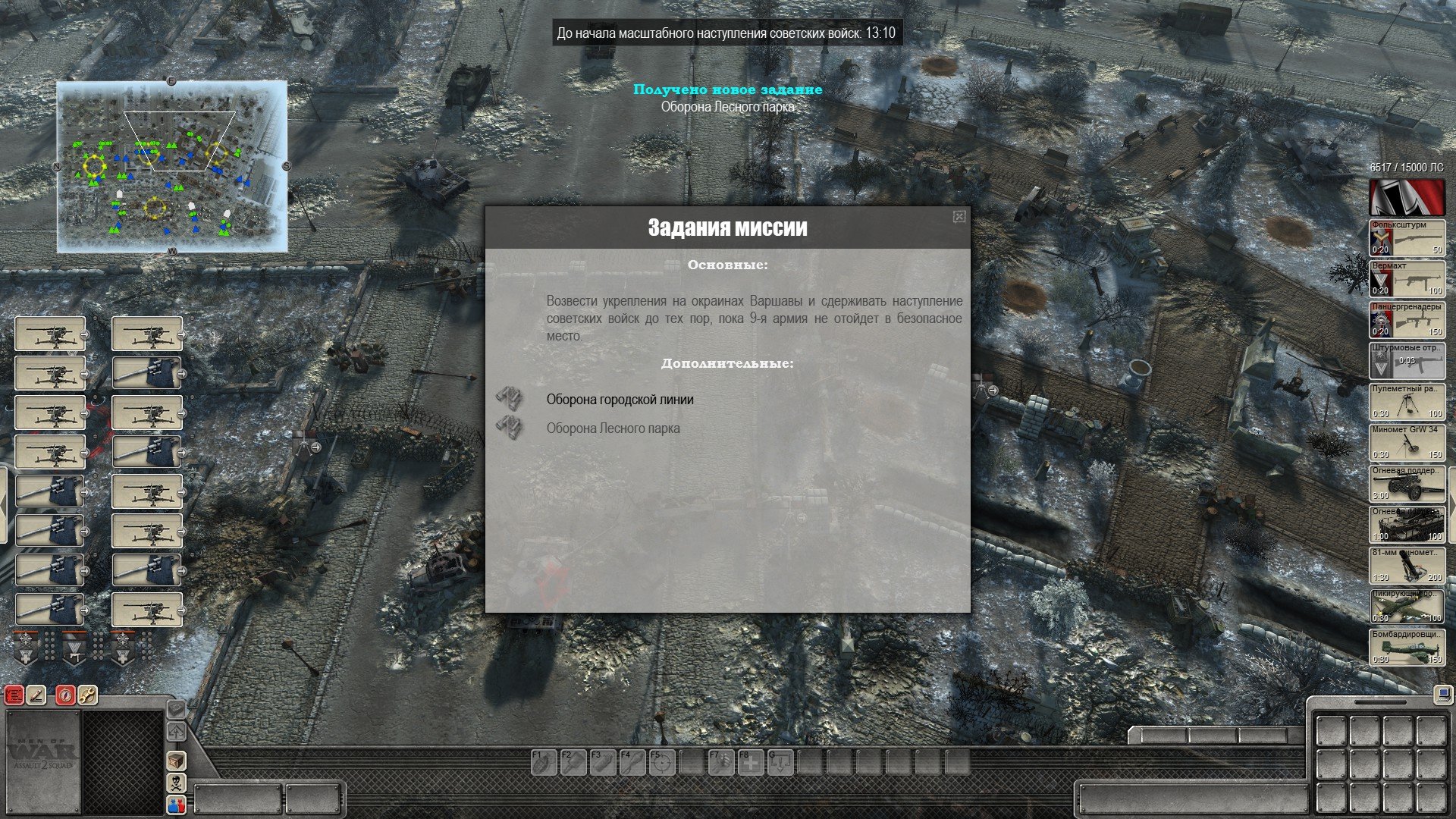Activate the F1 grenade ability
The height and width of the screenshot is (819, 1456).
click(543, 762)
